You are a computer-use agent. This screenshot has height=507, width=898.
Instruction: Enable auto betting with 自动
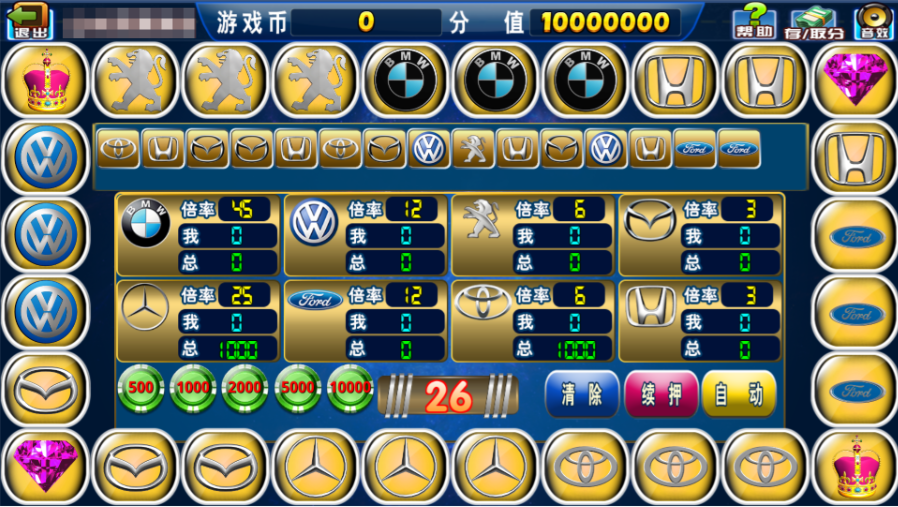click(739, 394)
